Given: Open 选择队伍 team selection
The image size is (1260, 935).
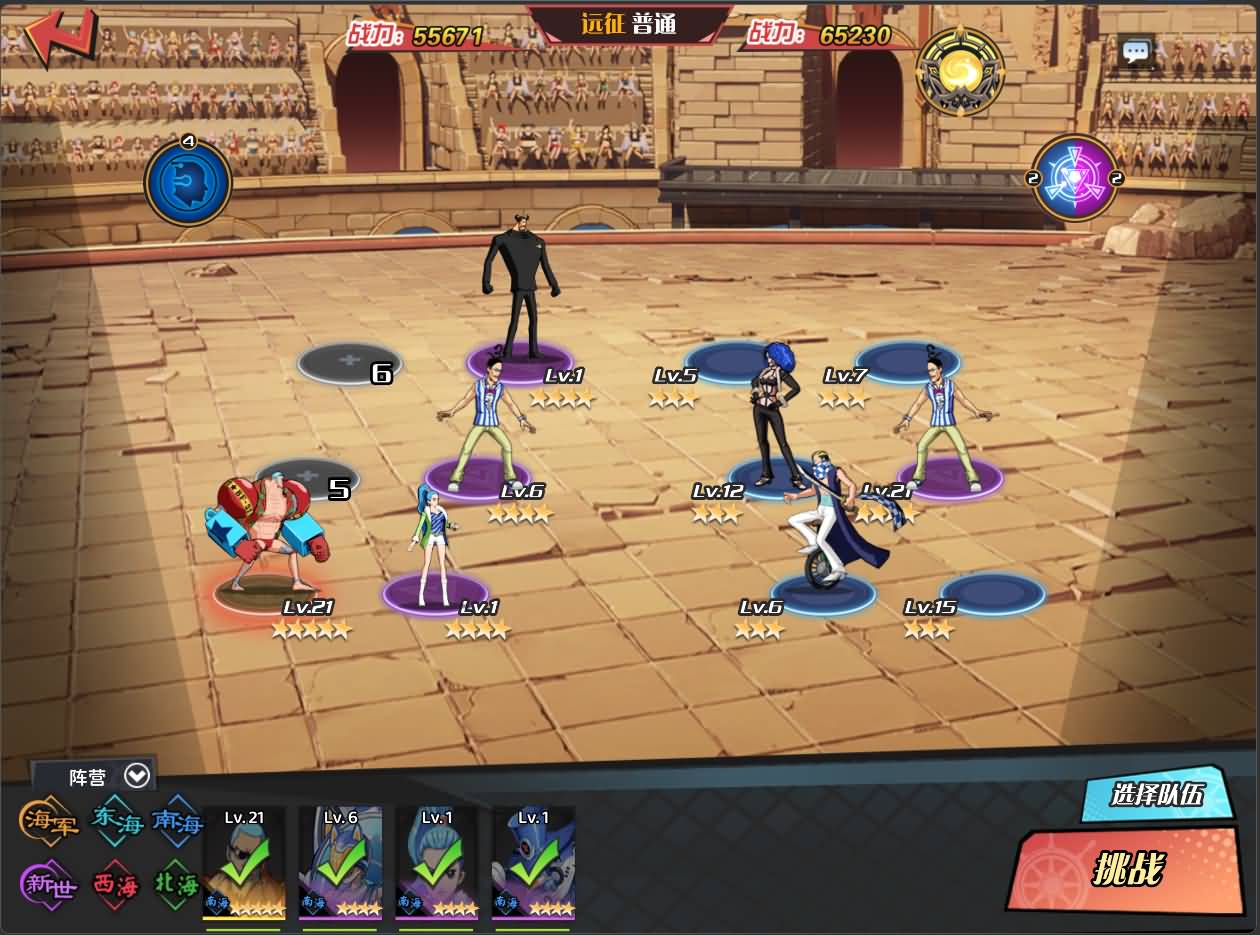Looking at the screenshot, I should tap(1156, 795).
